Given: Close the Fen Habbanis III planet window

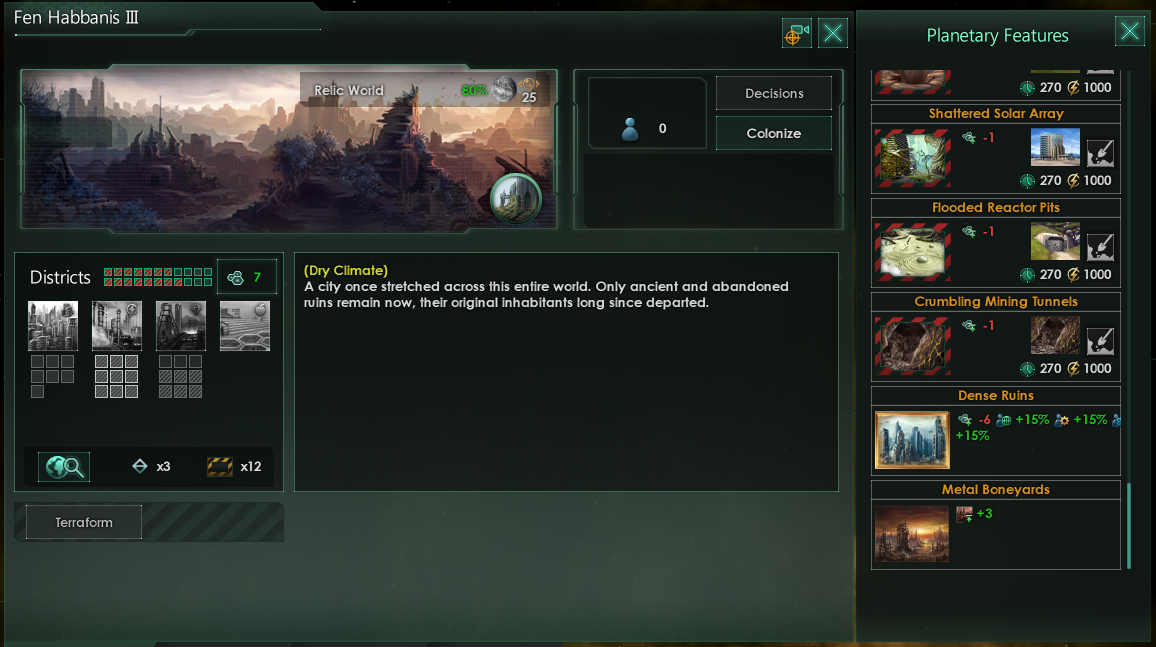Looking at the screenshot, I should [x=833, y=34].
